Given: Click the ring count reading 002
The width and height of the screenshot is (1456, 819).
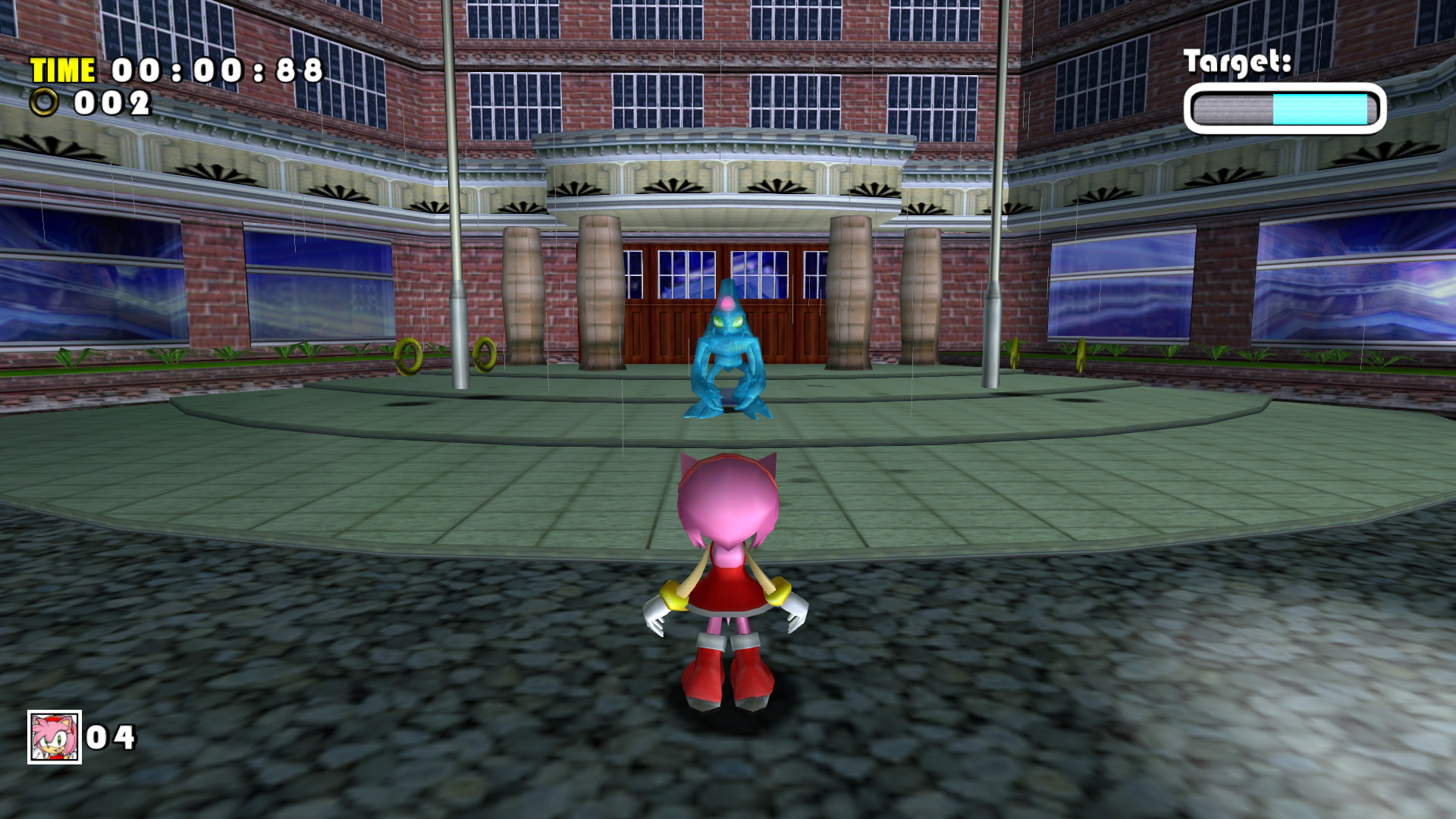Looking at the screenshot, I should [114, 101].
